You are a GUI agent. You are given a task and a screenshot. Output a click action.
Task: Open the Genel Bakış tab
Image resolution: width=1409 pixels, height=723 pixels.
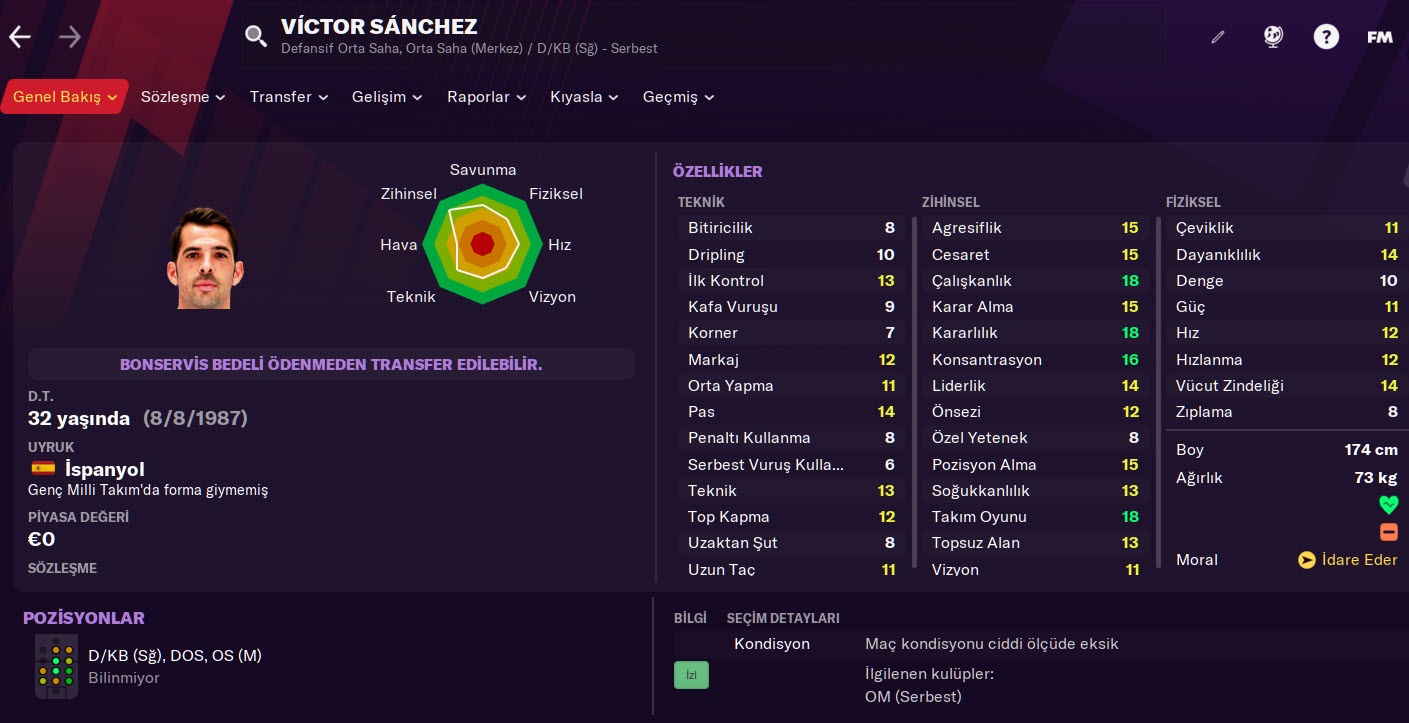[64, 97]
